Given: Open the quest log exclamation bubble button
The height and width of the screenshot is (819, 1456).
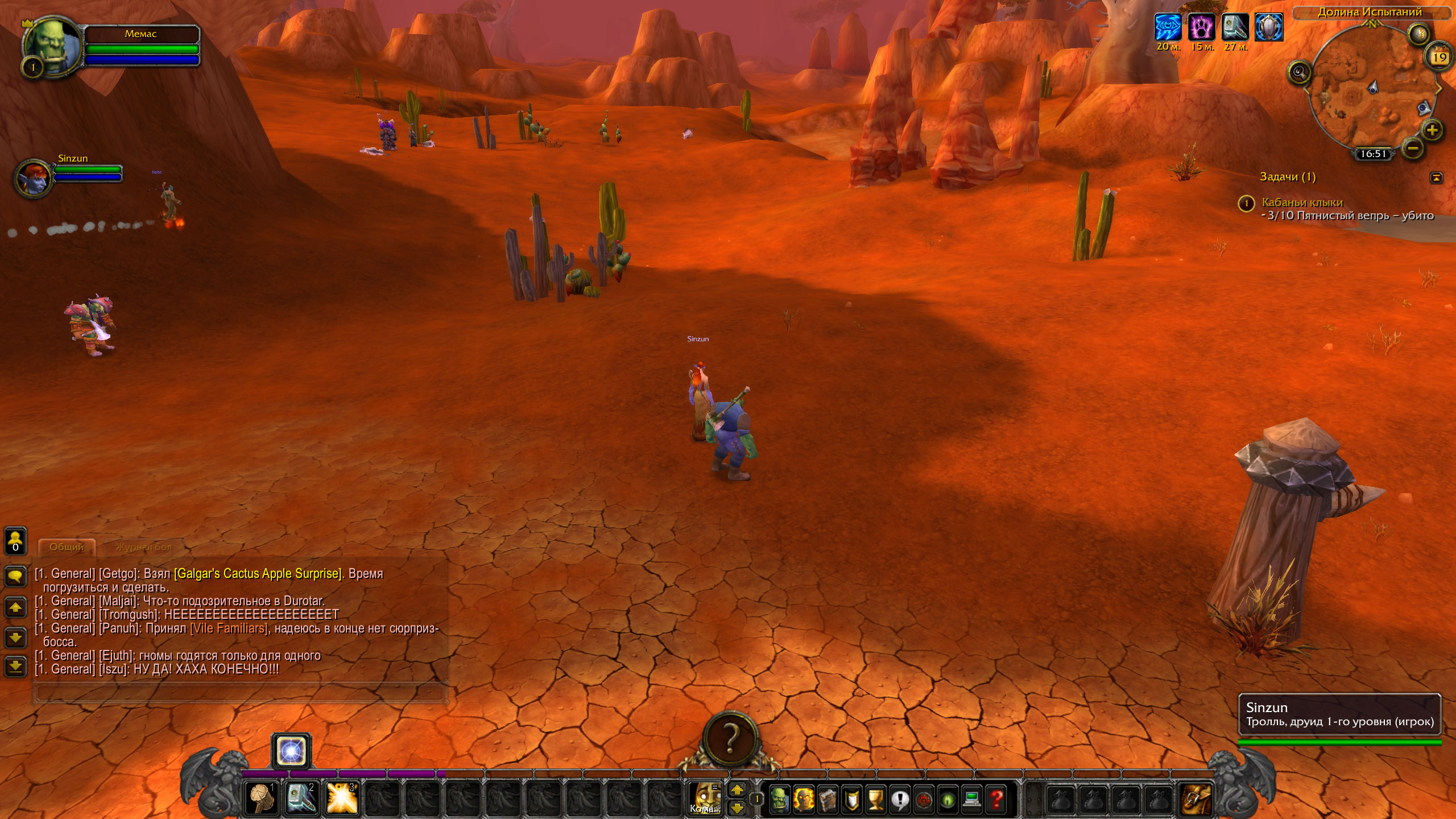Looking at the screenshot, I should point(900,799).
